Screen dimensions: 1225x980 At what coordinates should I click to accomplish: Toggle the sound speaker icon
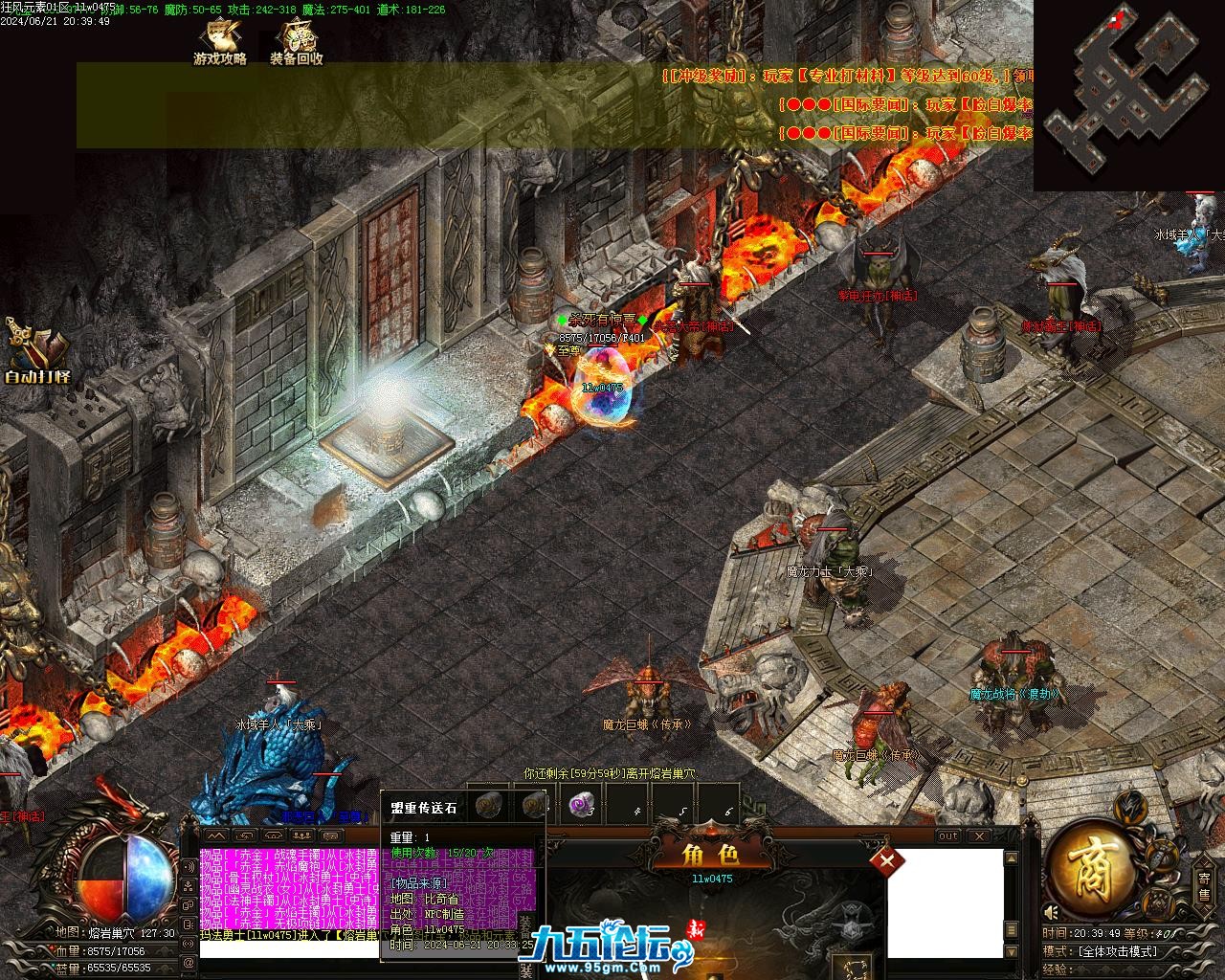click(x=1052, y=912)
